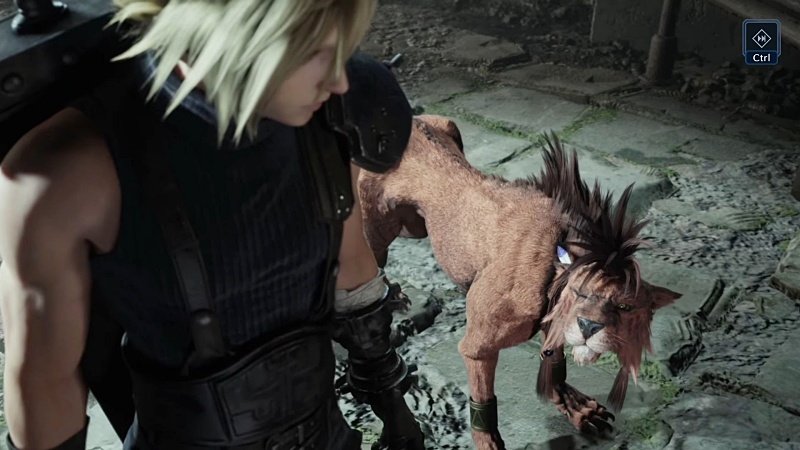This screenshot has width=800, height=450.
Task: Click the cutscene fast-forward skip icon
Action: pyautogui.click(x=761, y=36)
